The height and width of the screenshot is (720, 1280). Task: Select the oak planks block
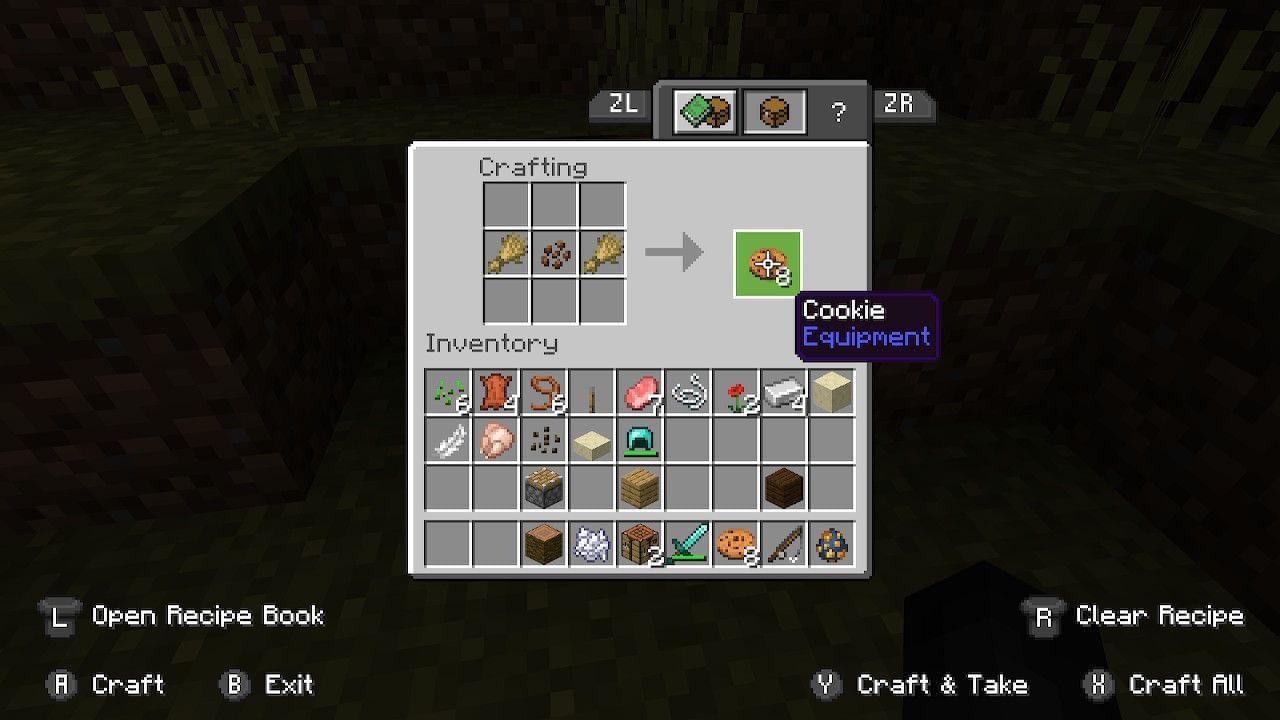click(640, 488)
